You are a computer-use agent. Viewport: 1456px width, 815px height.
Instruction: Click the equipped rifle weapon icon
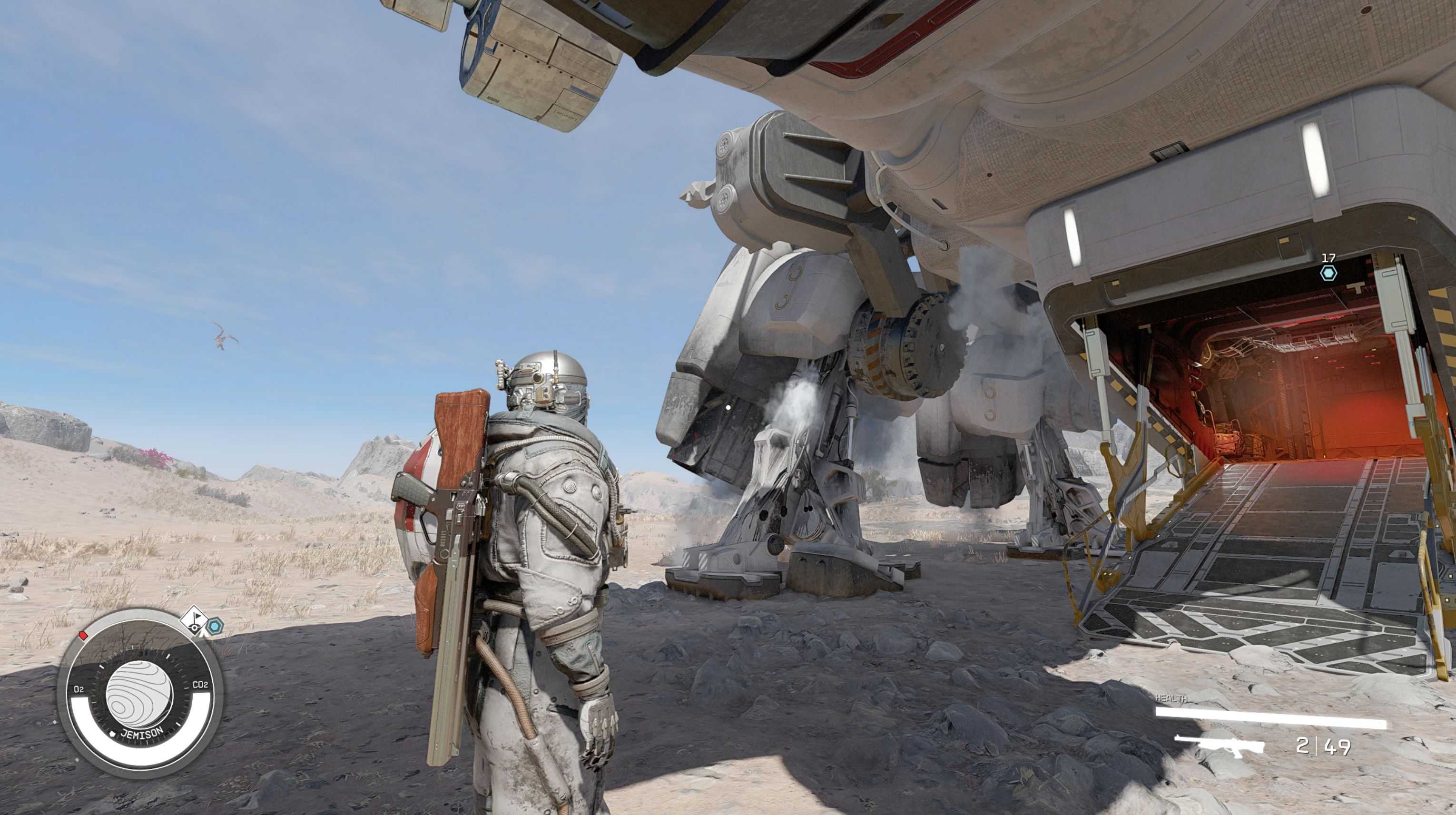(1219, 746)
